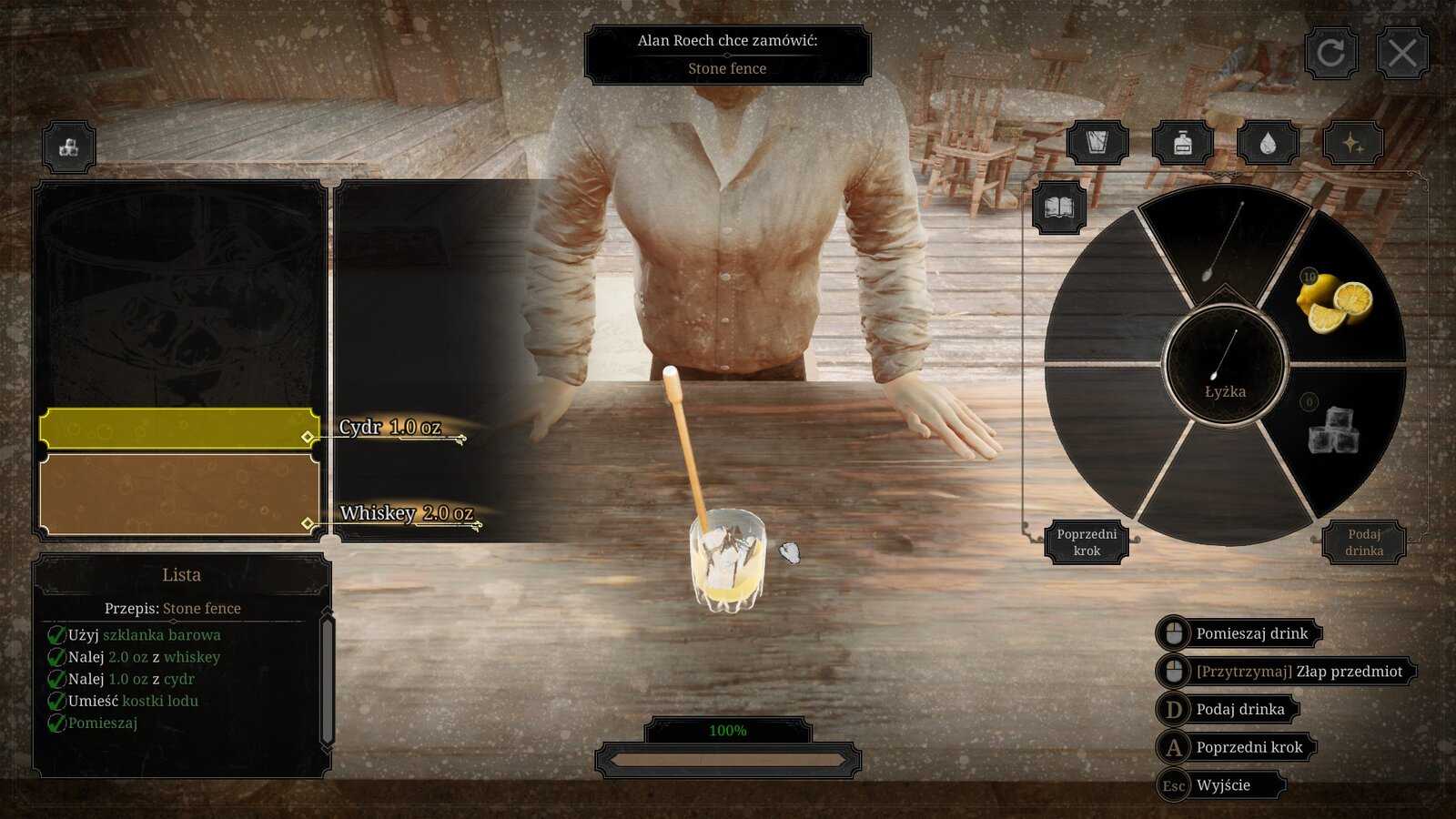
Task: Open the recipe book
Action: [1058, 208]
